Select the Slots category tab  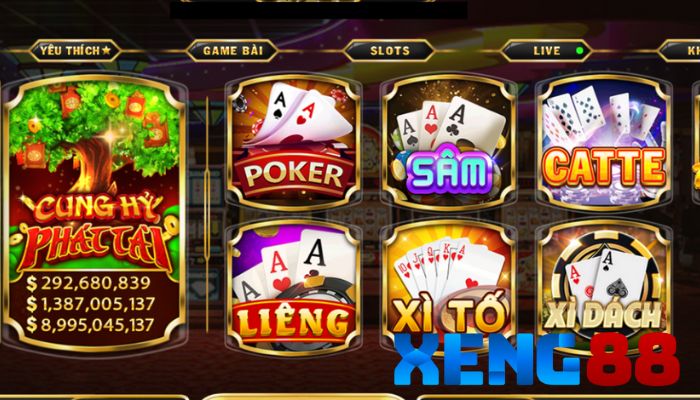(x=389, y=49)
